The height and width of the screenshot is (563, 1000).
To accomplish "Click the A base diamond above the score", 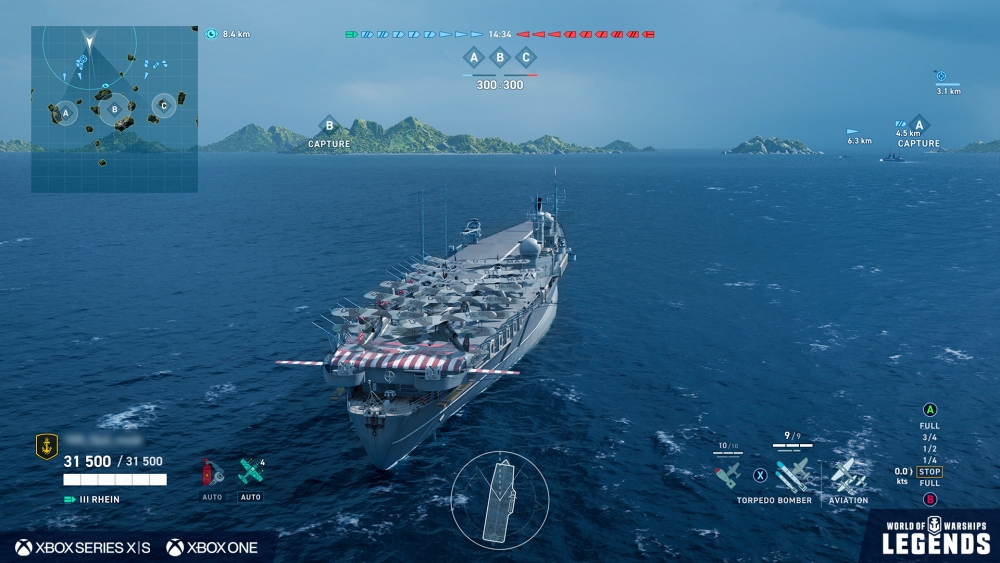I will pyautogui.click(x=474, y=58).
